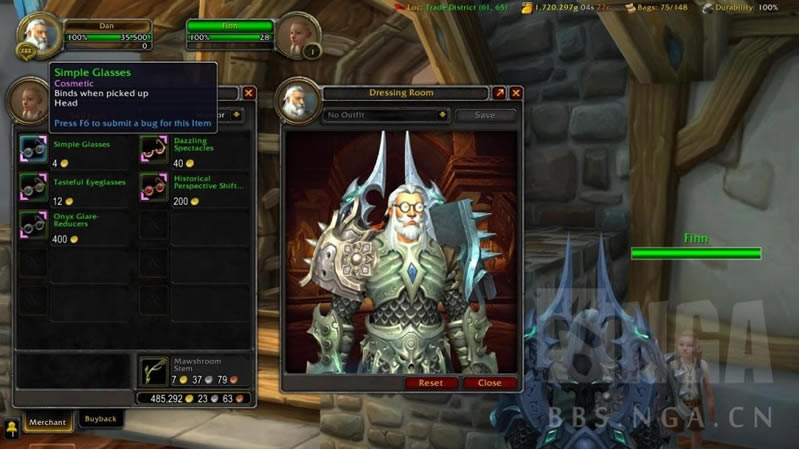Reset the Dressing Room preview
The height and width of the screenshot is (449, 799).
pos(431,383)
